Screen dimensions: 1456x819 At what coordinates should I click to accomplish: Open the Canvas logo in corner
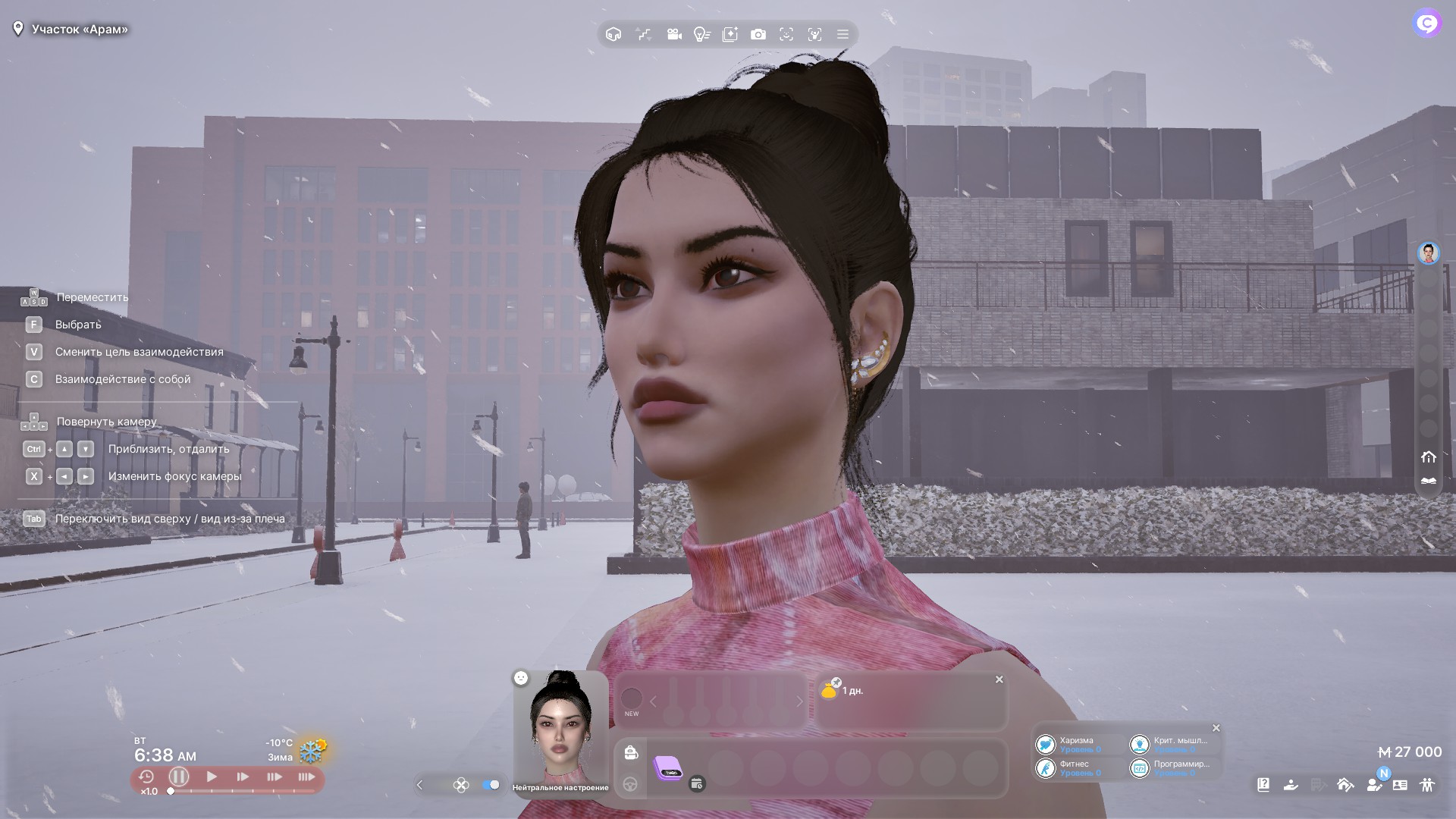tap(1426, 24)
